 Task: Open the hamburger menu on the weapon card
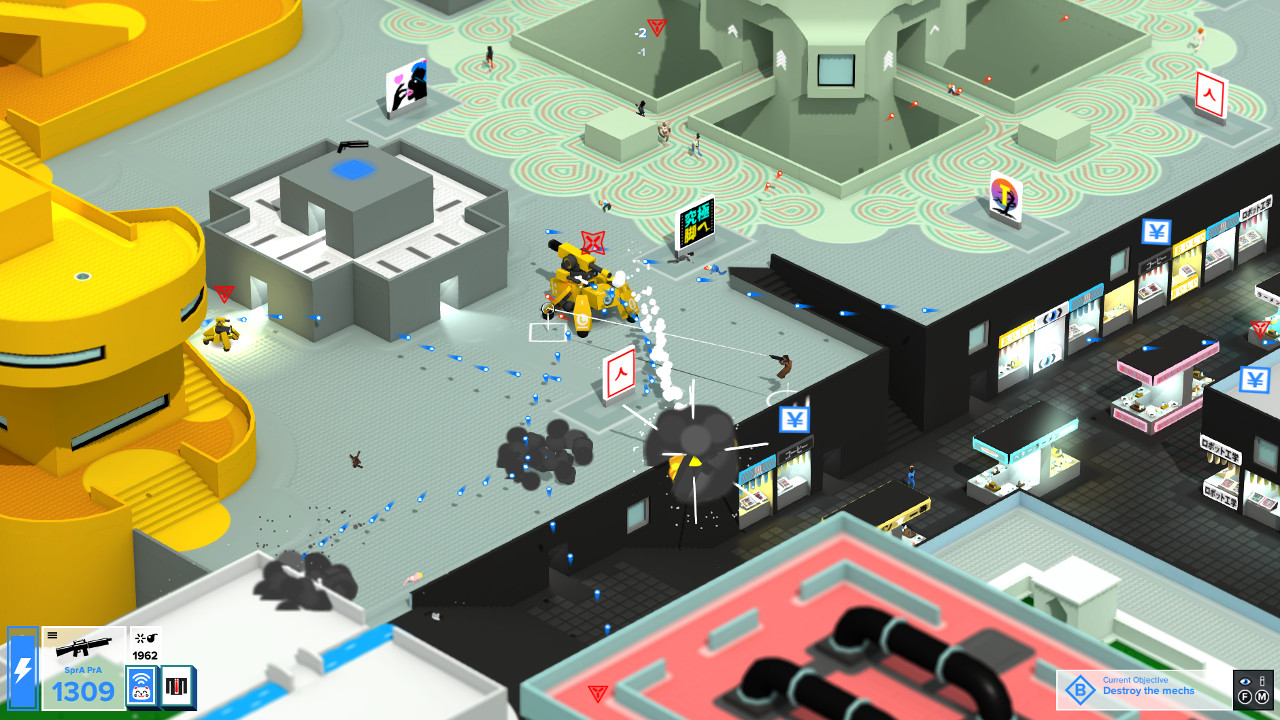coord(52,634)
